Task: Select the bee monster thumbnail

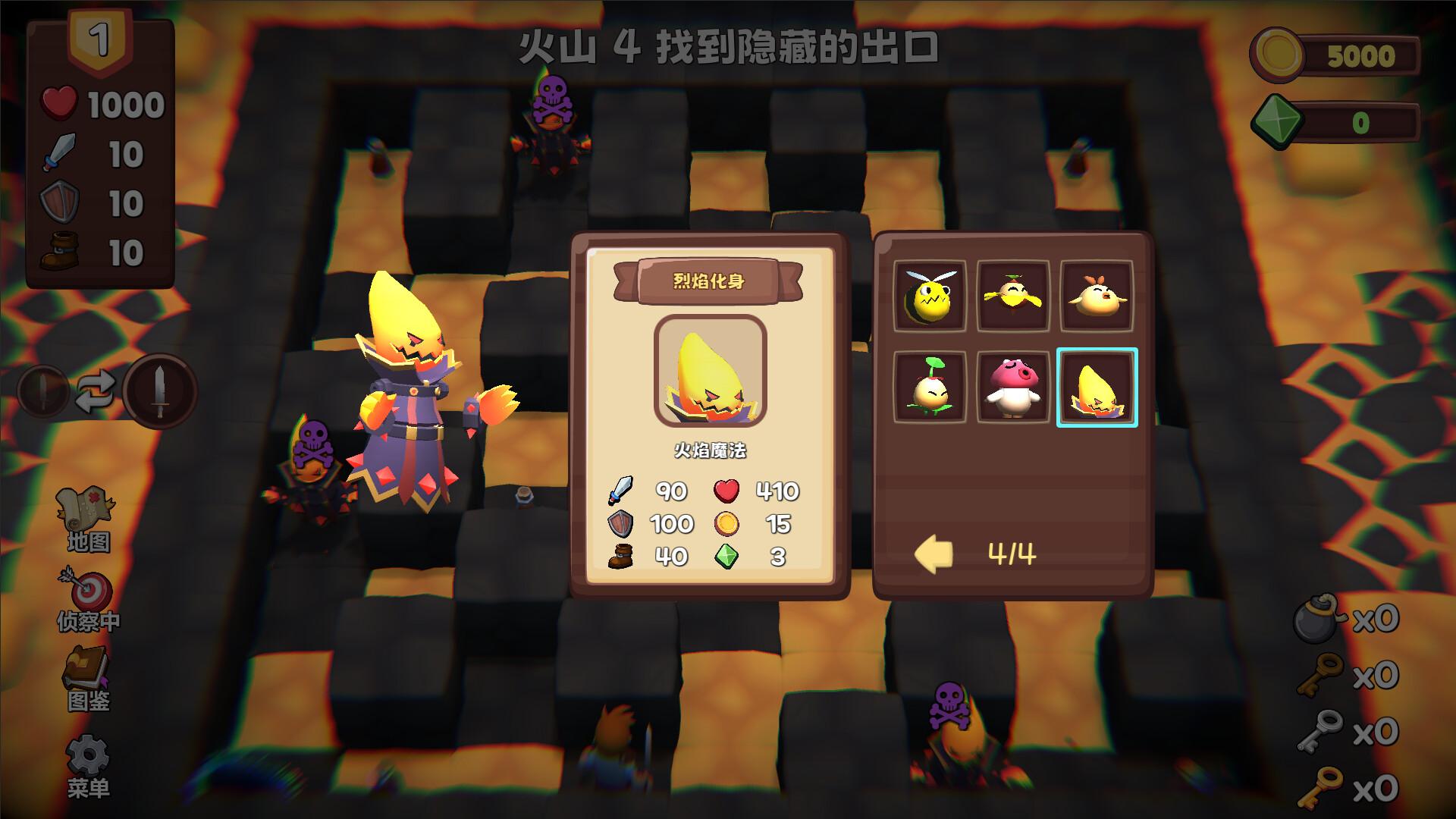Action: (x=930, y=297)
